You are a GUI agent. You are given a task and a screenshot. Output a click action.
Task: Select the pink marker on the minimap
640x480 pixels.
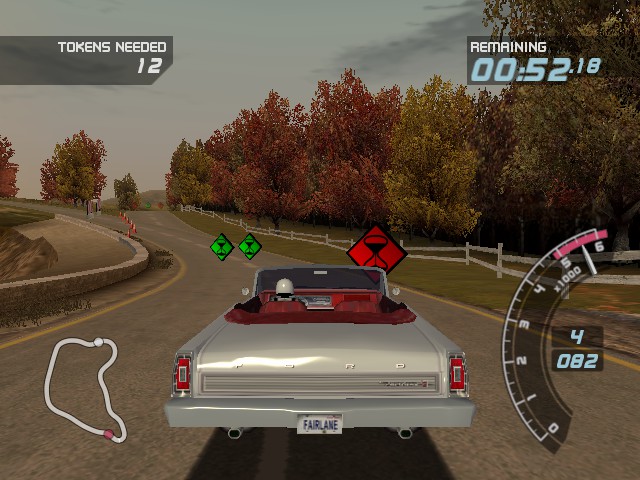(x=108, y=433)
